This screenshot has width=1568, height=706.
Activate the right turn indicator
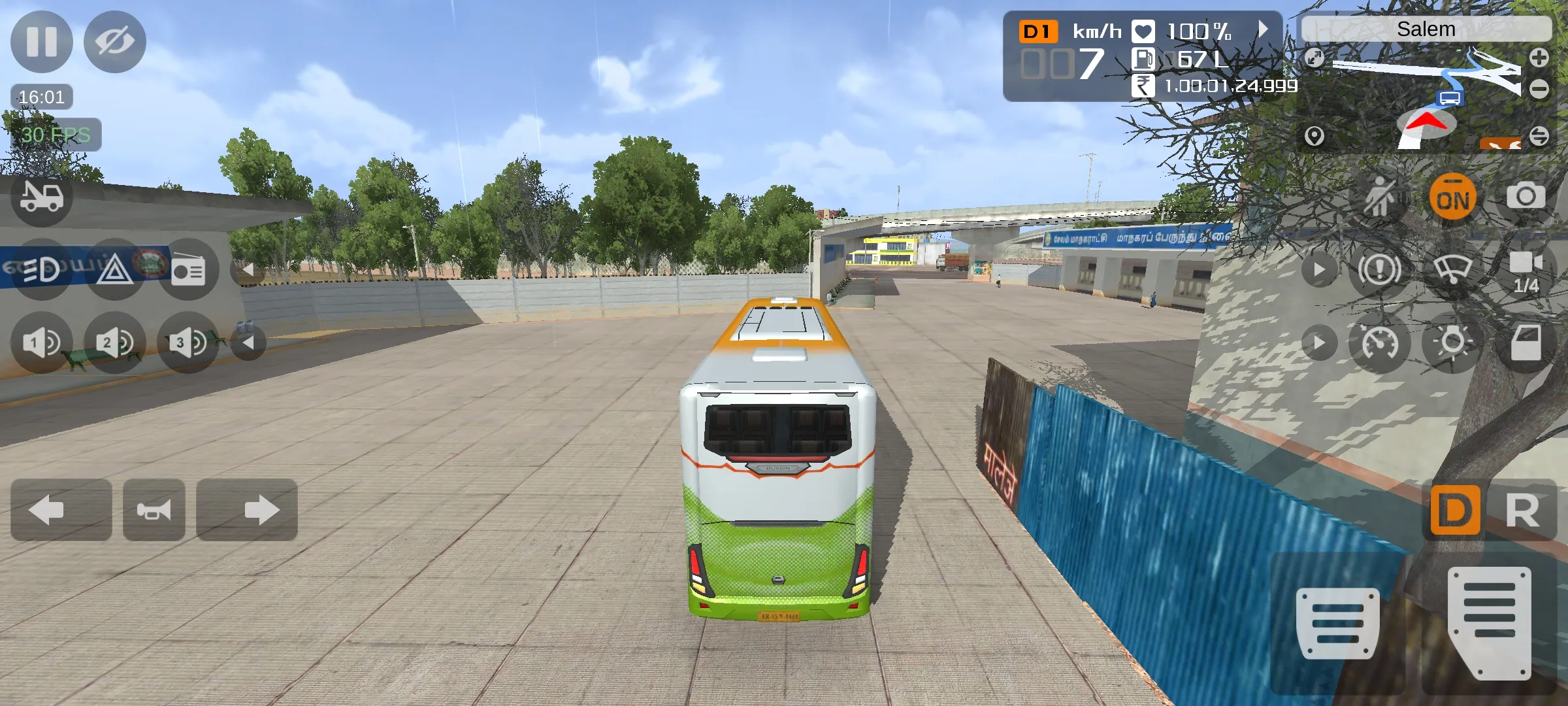tap(247, 510)
